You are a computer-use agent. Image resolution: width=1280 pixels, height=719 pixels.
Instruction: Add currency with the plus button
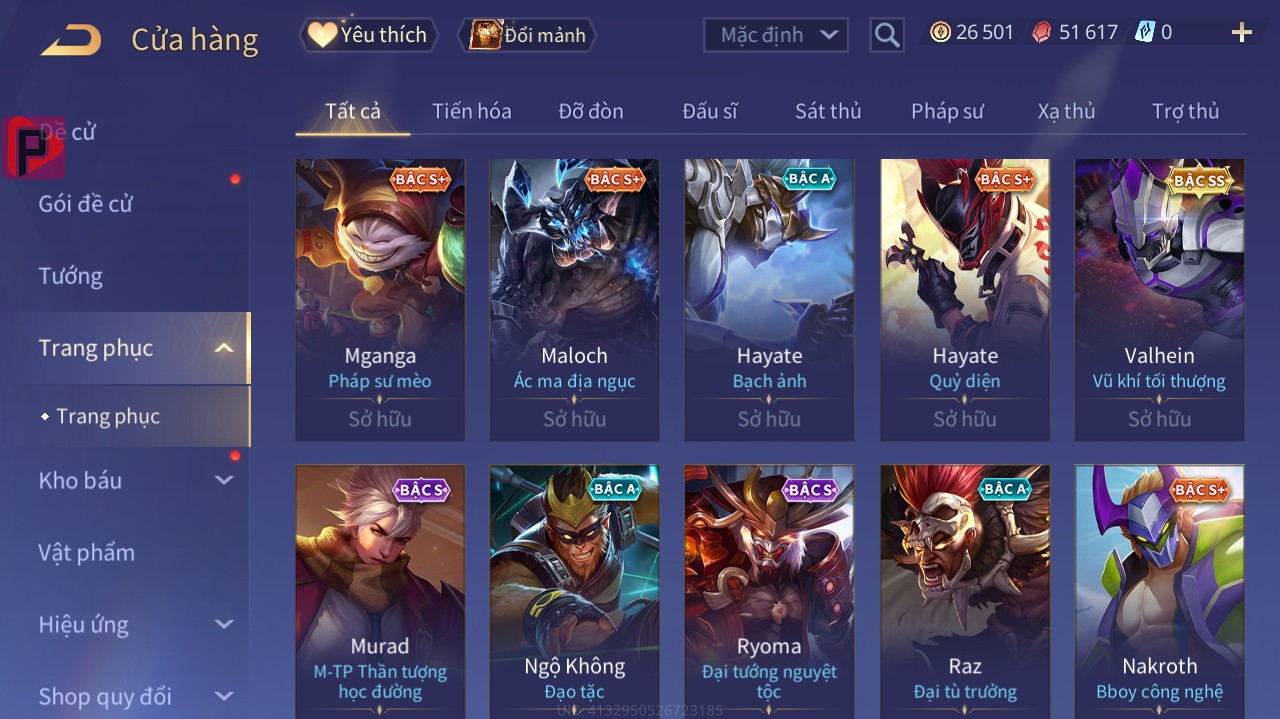click(x=1241, y=33)
